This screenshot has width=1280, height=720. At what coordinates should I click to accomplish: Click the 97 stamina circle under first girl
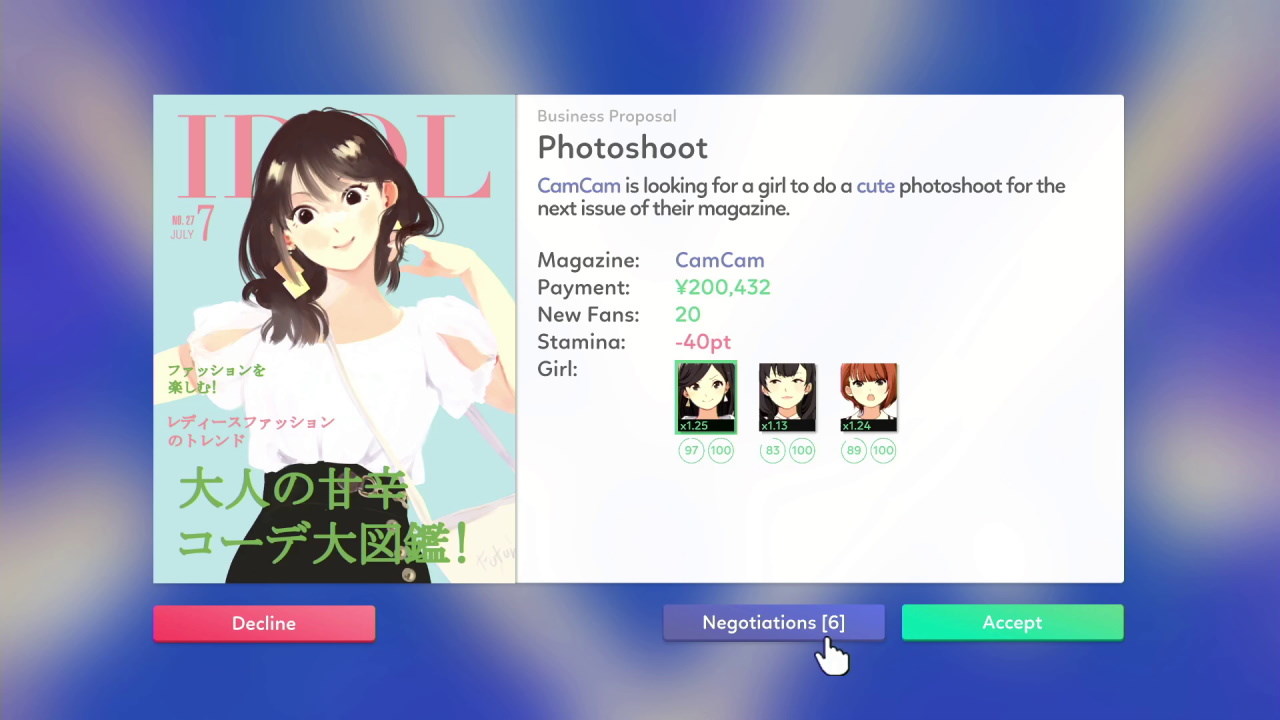coord(691,450)
